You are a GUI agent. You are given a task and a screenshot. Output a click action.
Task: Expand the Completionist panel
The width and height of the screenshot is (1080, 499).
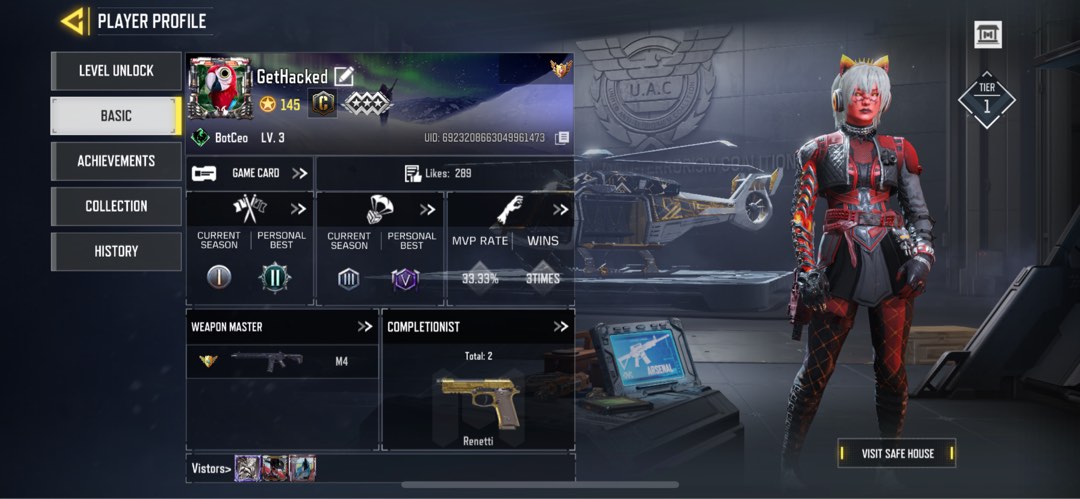(x=561, y=327)
